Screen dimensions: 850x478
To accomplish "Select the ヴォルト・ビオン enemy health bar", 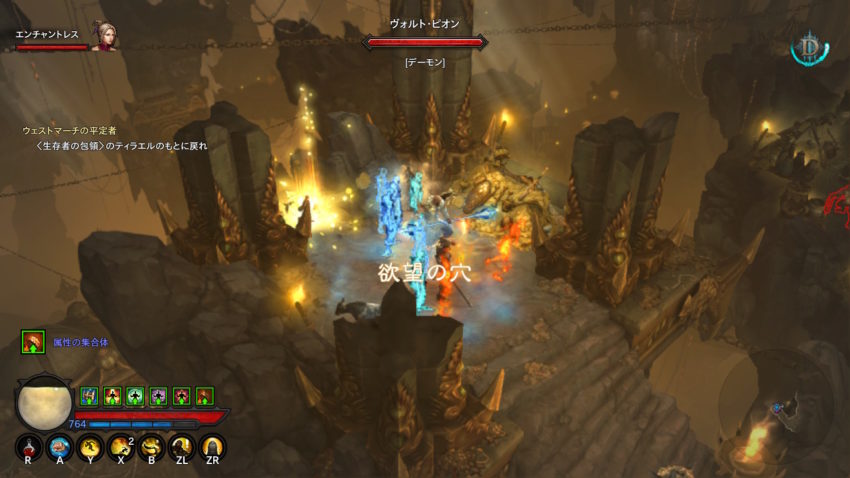I will 425,42.
